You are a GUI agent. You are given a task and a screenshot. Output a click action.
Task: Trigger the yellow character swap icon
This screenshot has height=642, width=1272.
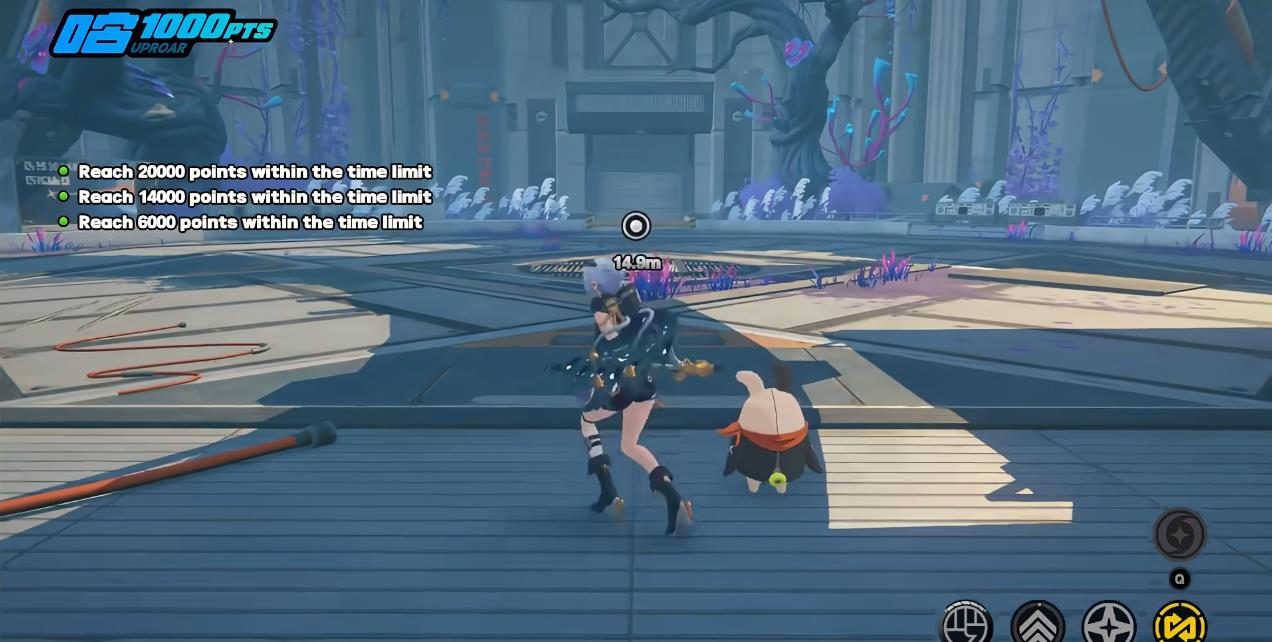pyautogui.click(x=1180, y=624)
